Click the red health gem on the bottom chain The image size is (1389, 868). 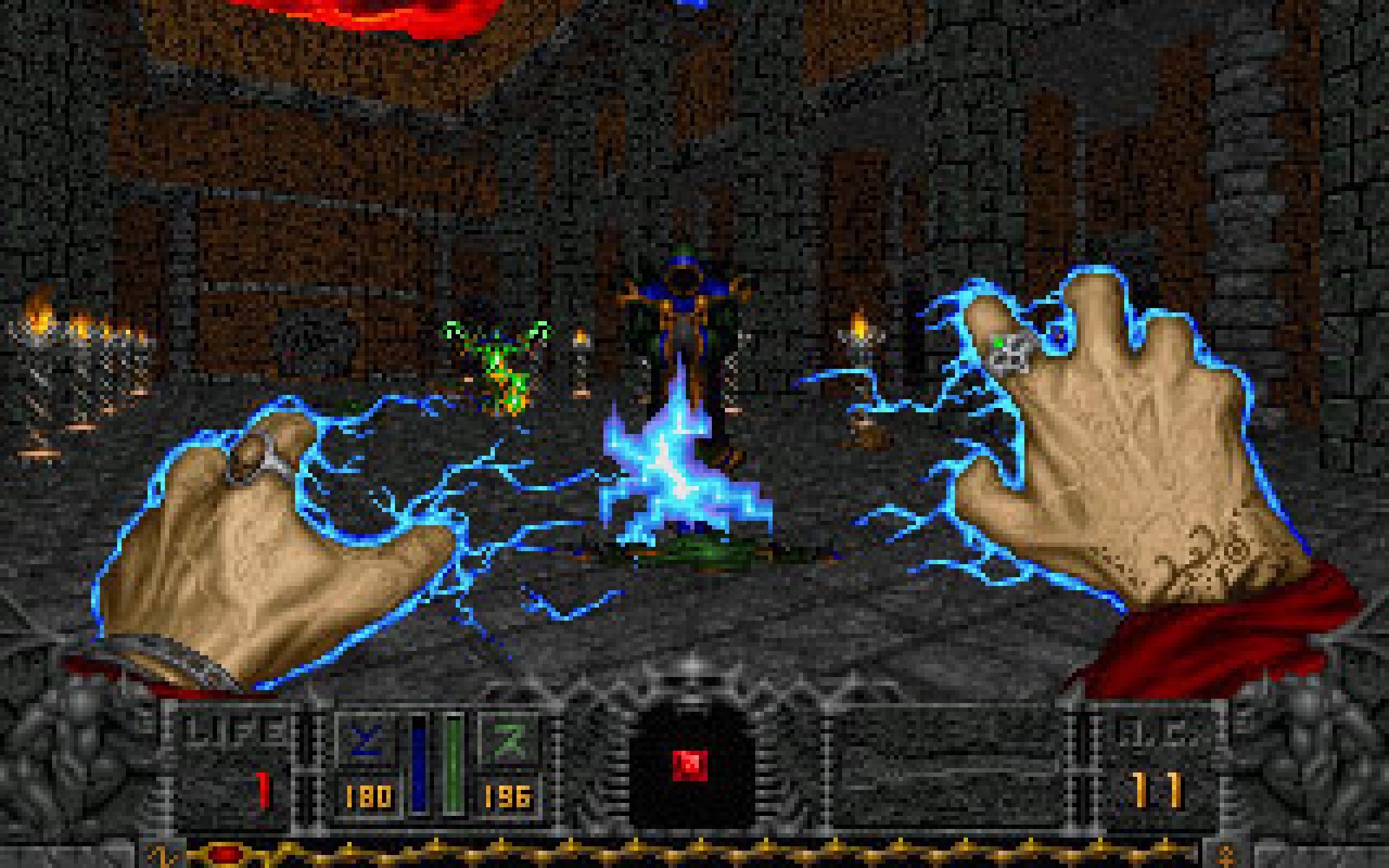224,852
